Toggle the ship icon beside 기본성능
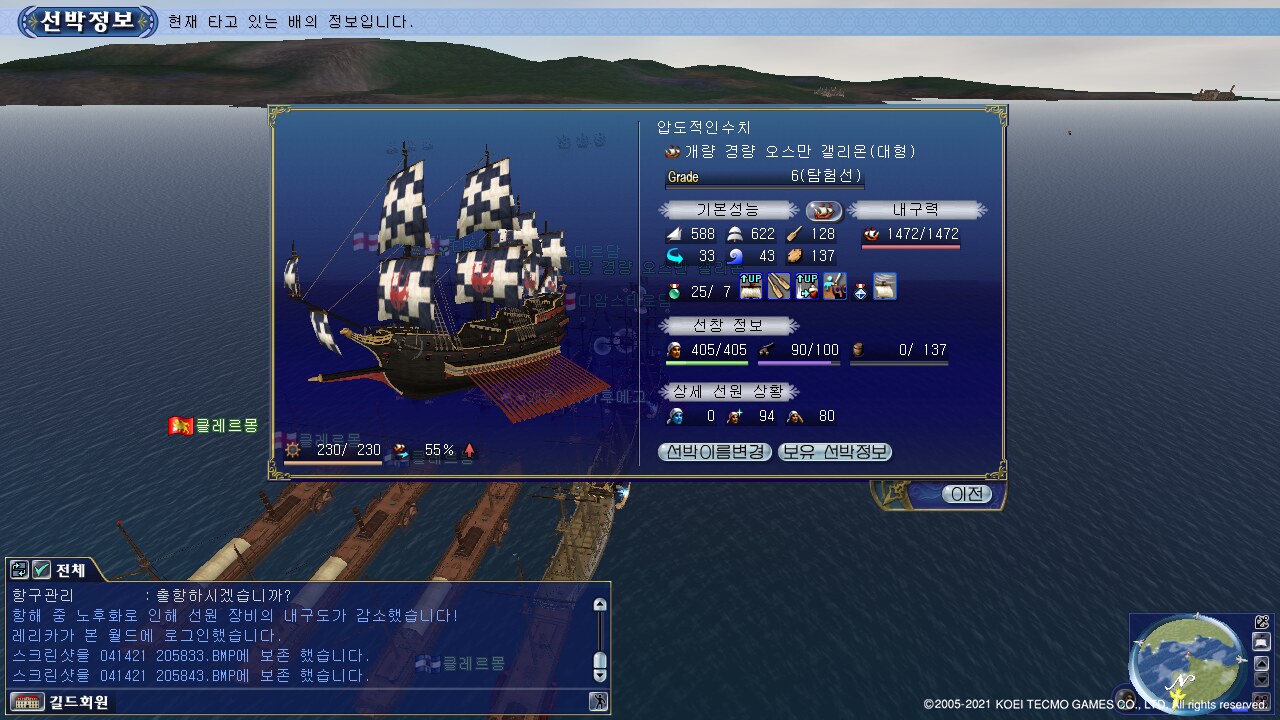The width and height of the screenshot is (1280, 720). [x=824, y=210]
